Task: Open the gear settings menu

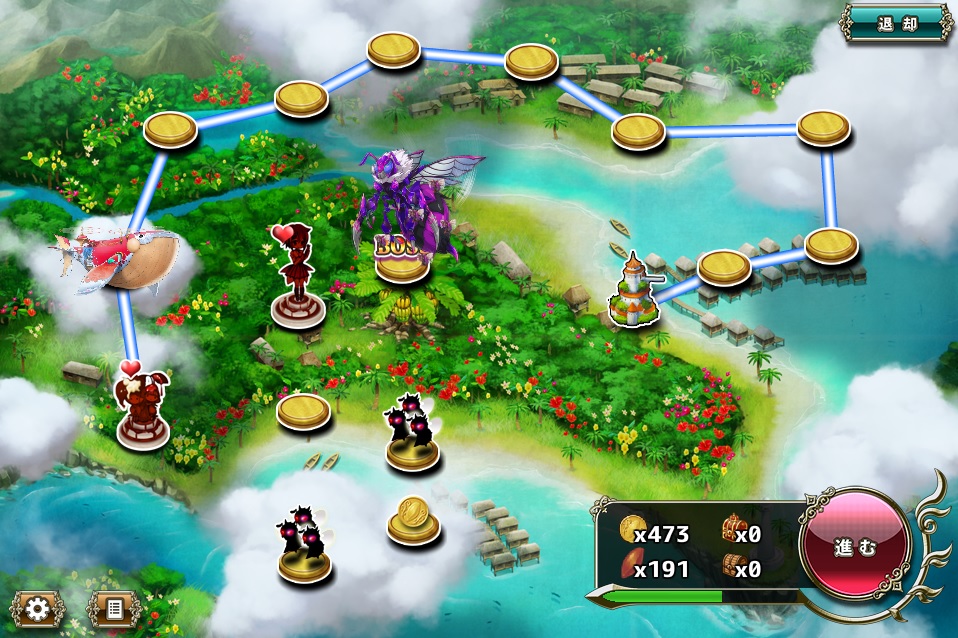Action: 38,607
